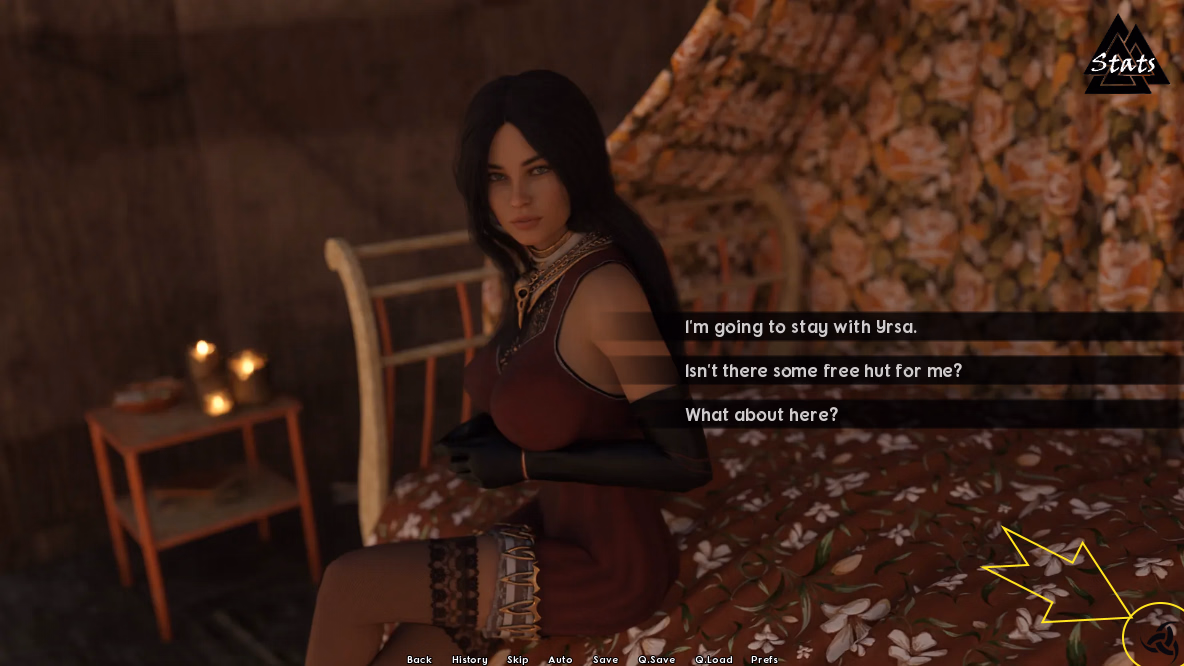Select "Isn't there some free hut for me?"
Viewport: 1184px width, 666px height.
(823, 371)
